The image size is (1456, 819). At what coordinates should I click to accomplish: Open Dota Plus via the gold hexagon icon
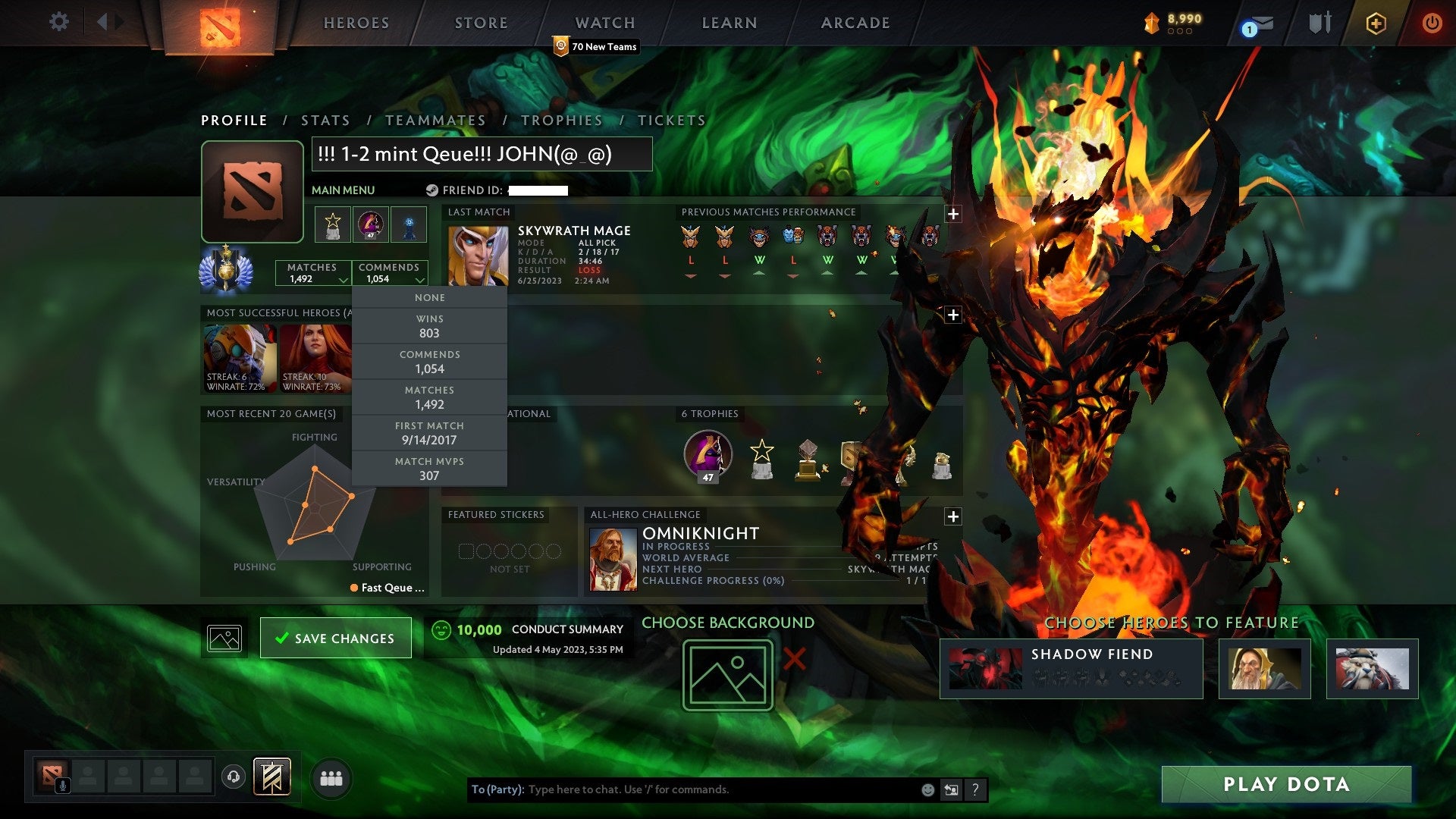(x=1376, y=24)
